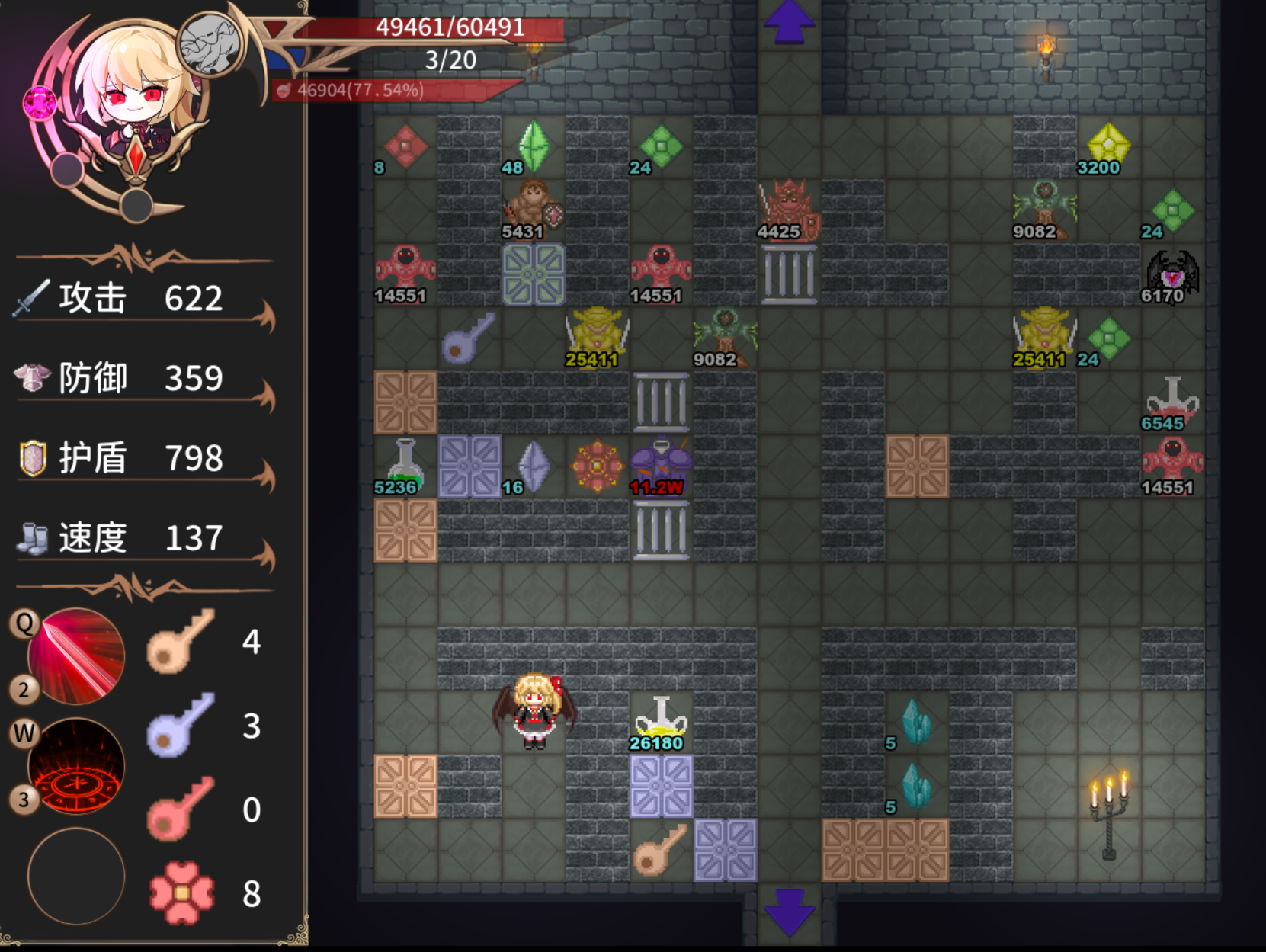Open the gray beast medallion icon
1266x952 pixels.
[210, 43]
